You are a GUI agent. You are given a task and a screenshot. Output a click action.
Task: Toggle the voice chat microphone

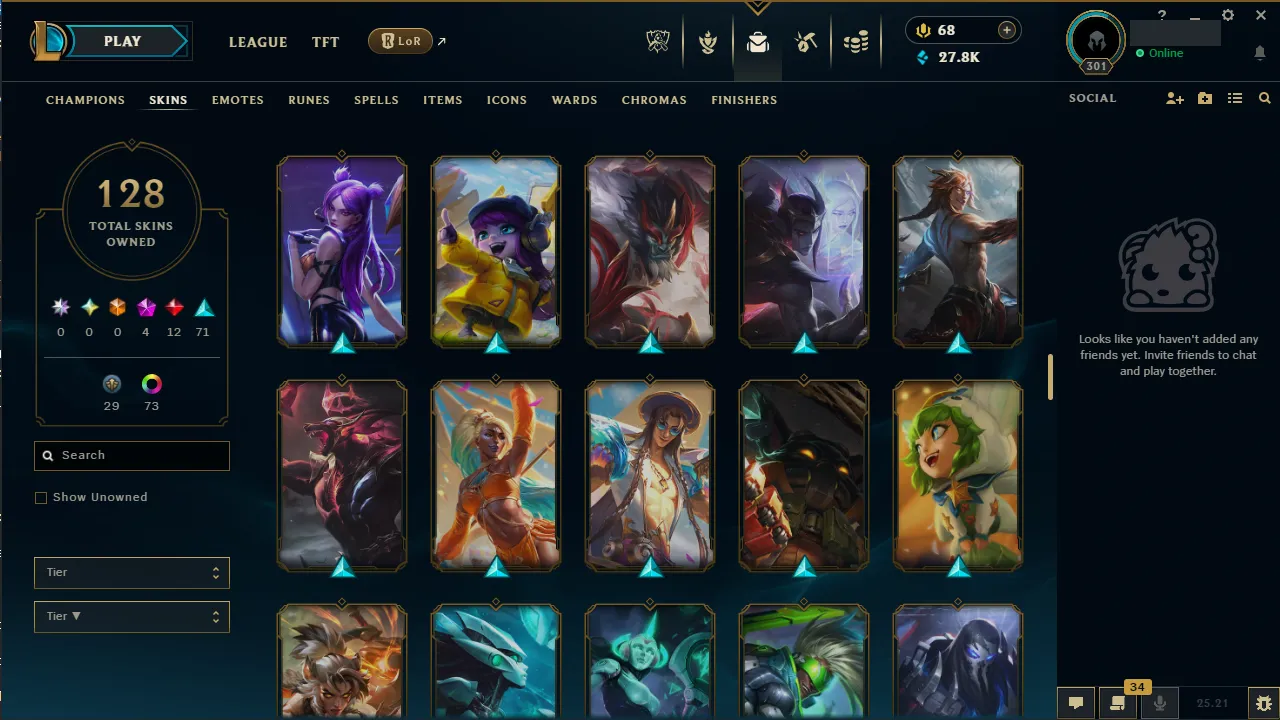point(1160,703)
